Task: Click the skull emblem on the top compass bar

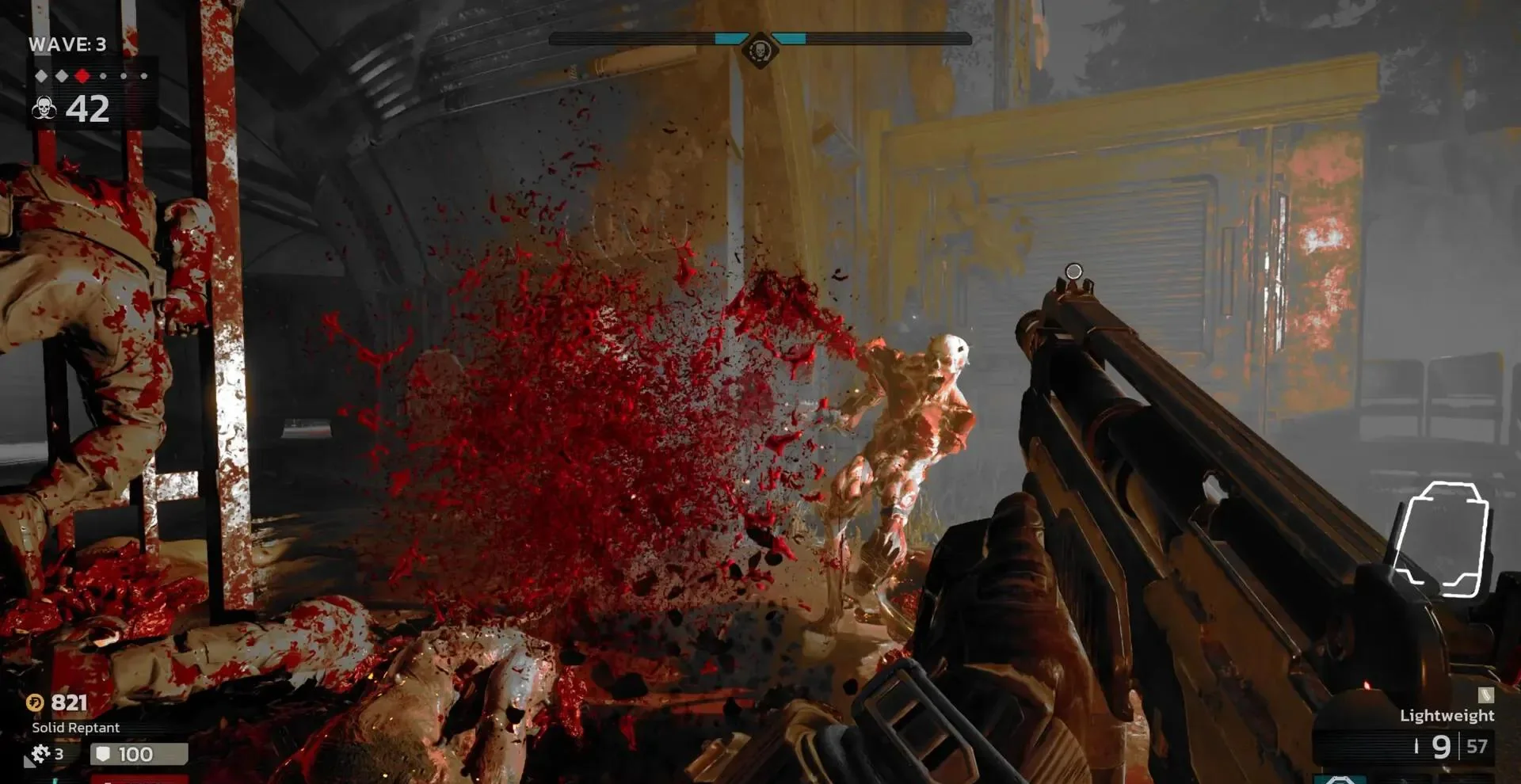Action: 760,51
